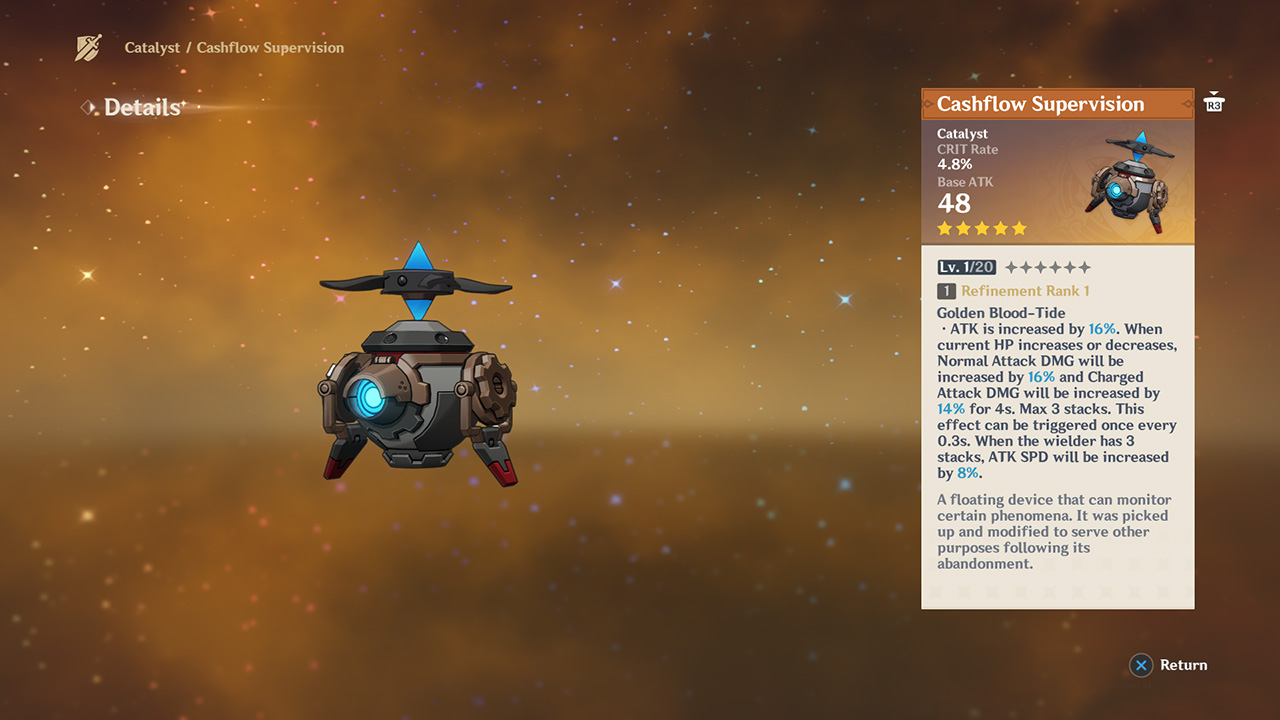Select the Details tab

click(x=142, y=108)
